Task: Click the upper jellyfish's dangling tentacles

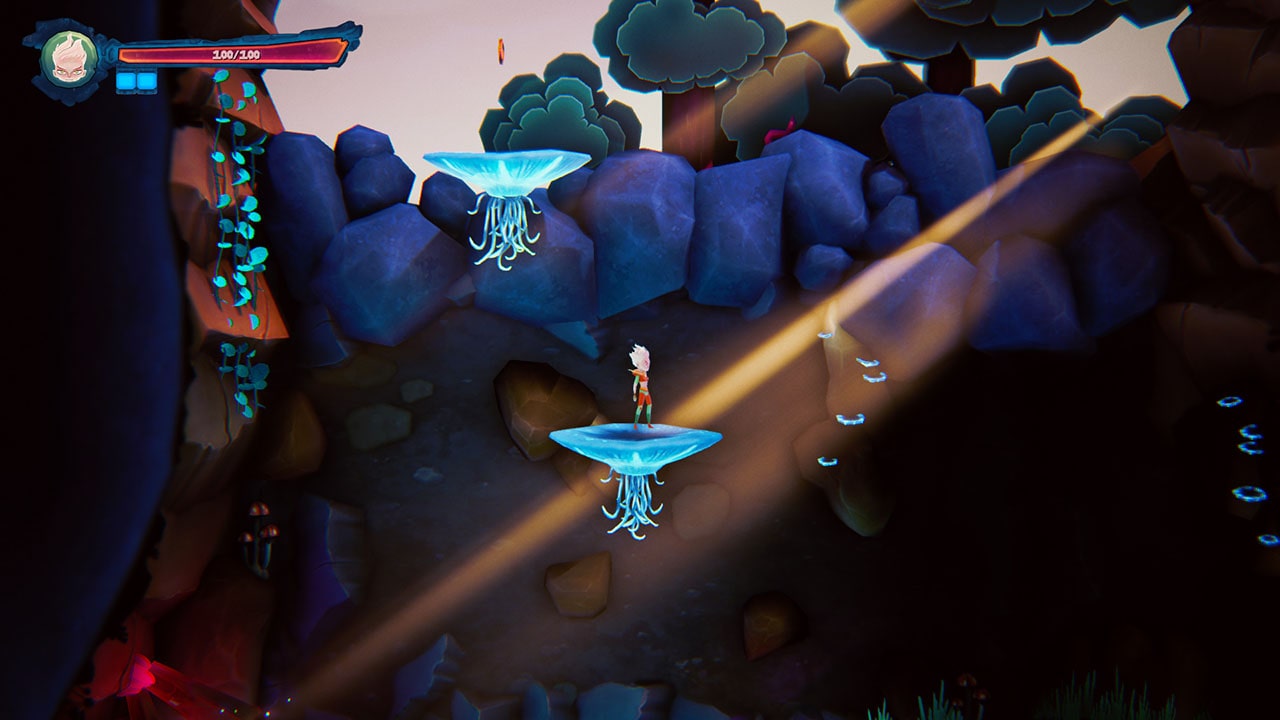Action: click(505, 235)
